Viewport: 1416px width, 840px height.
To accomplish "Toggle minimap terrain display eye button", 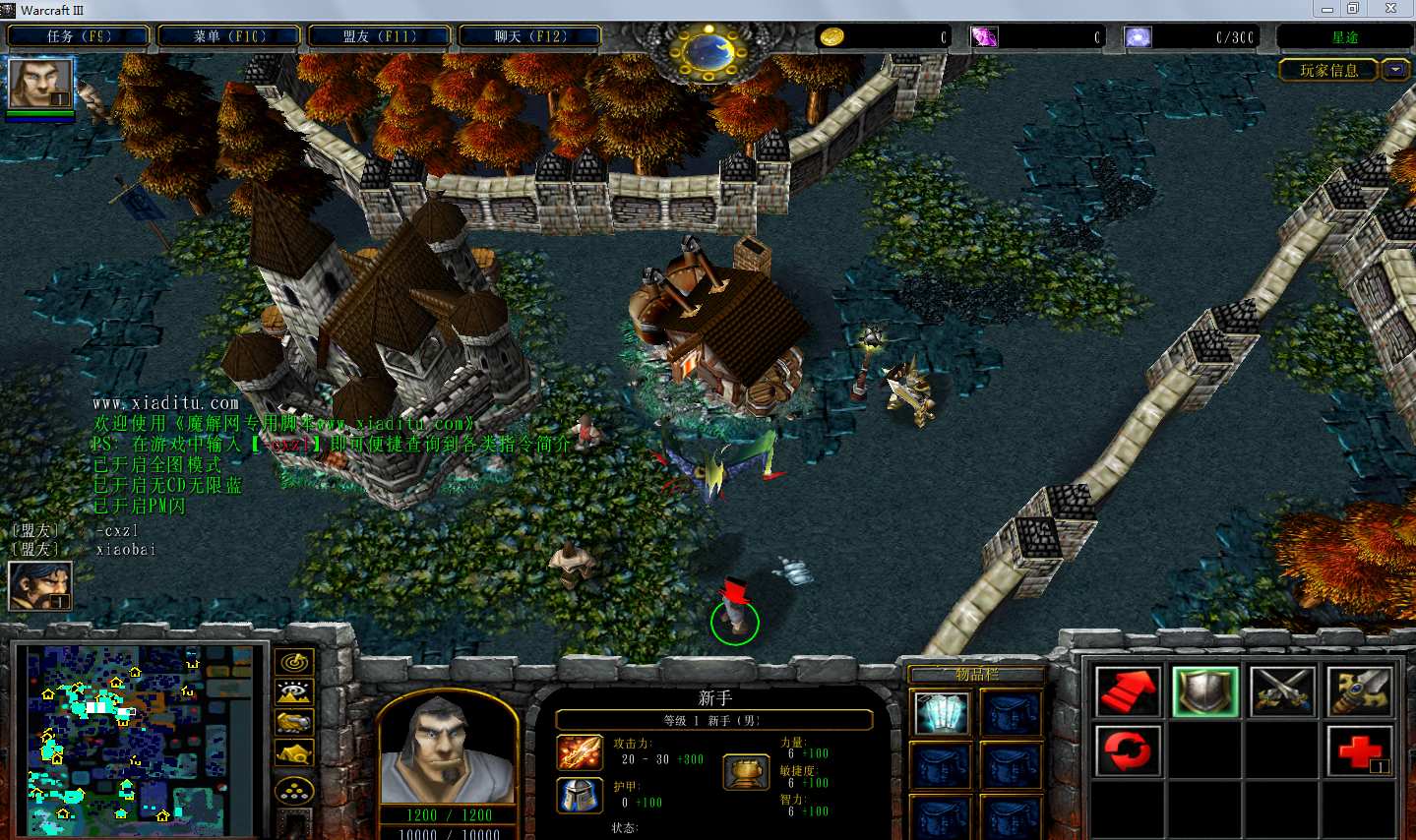I will coord(294,692).
